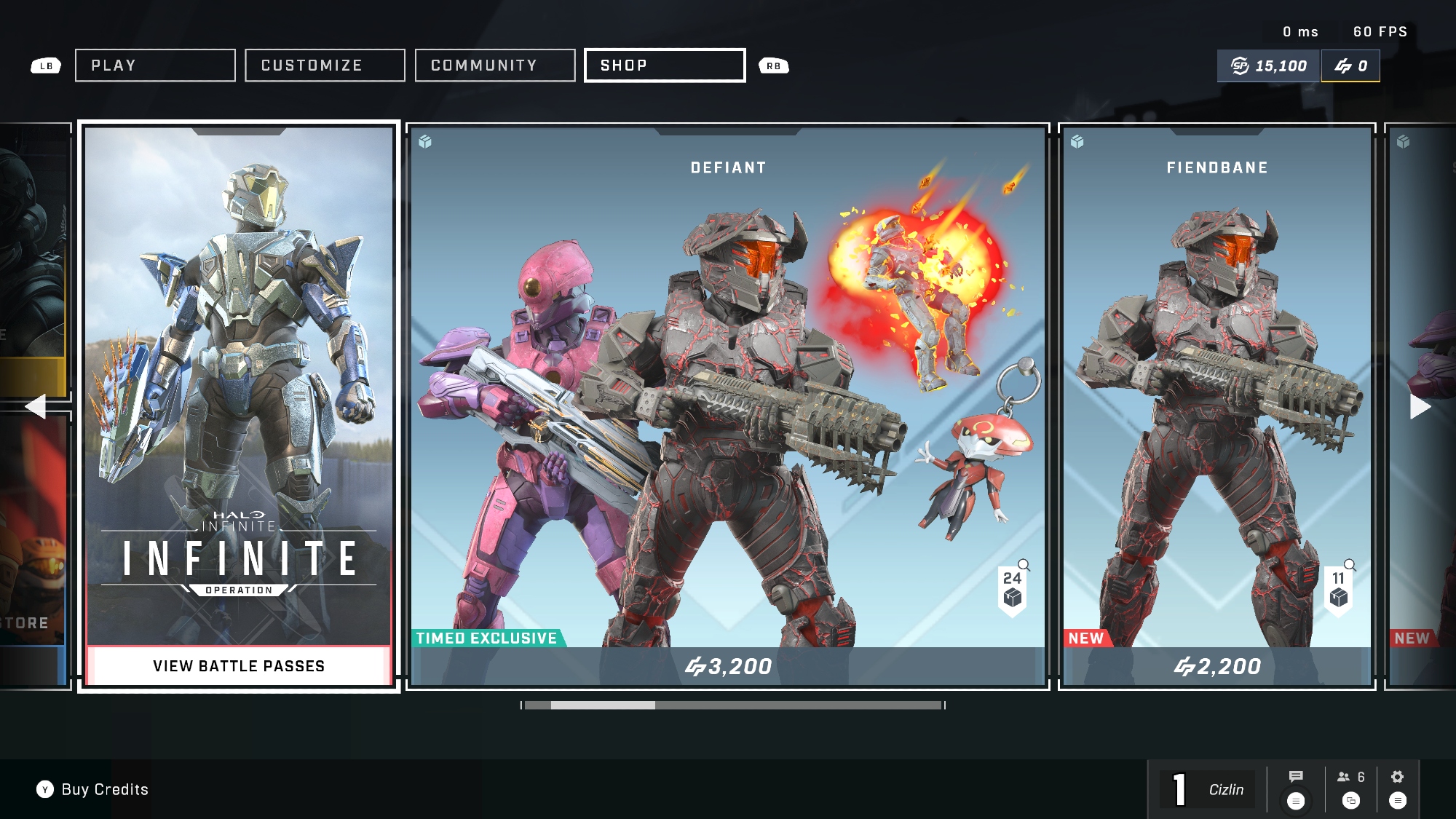The height and width of the screenshot is (819, 1456).
Task: Open View Battle Passes tile
Action: tap(239, 665)
